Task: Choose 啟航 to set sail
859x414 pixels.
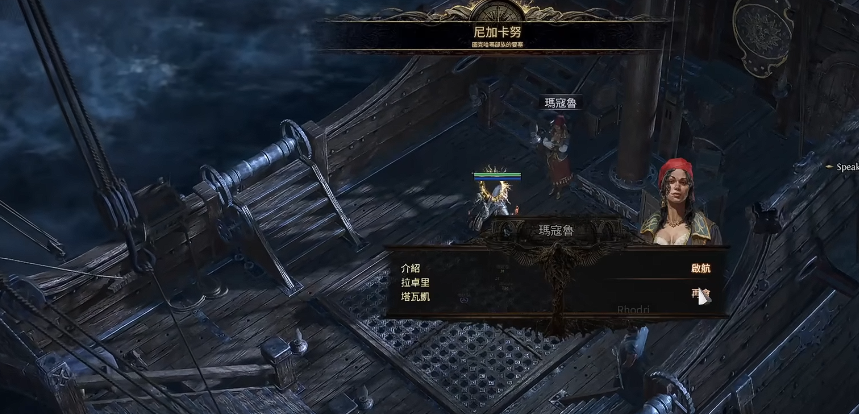Action: pos(700,269)
